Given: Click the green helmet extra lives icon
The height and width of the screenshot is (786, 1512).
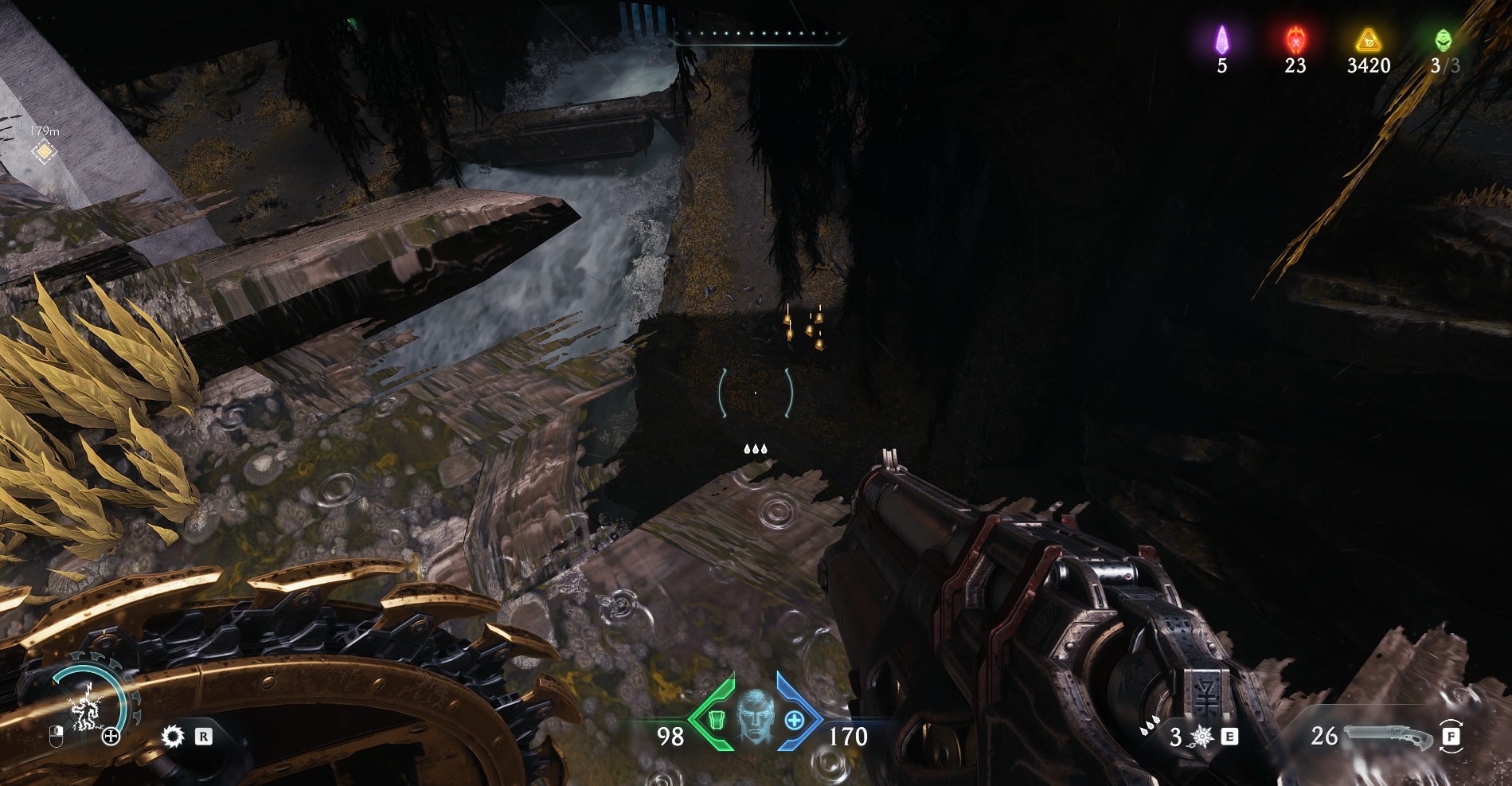Looking at the screenshot, I should (x=1443, y=39).
